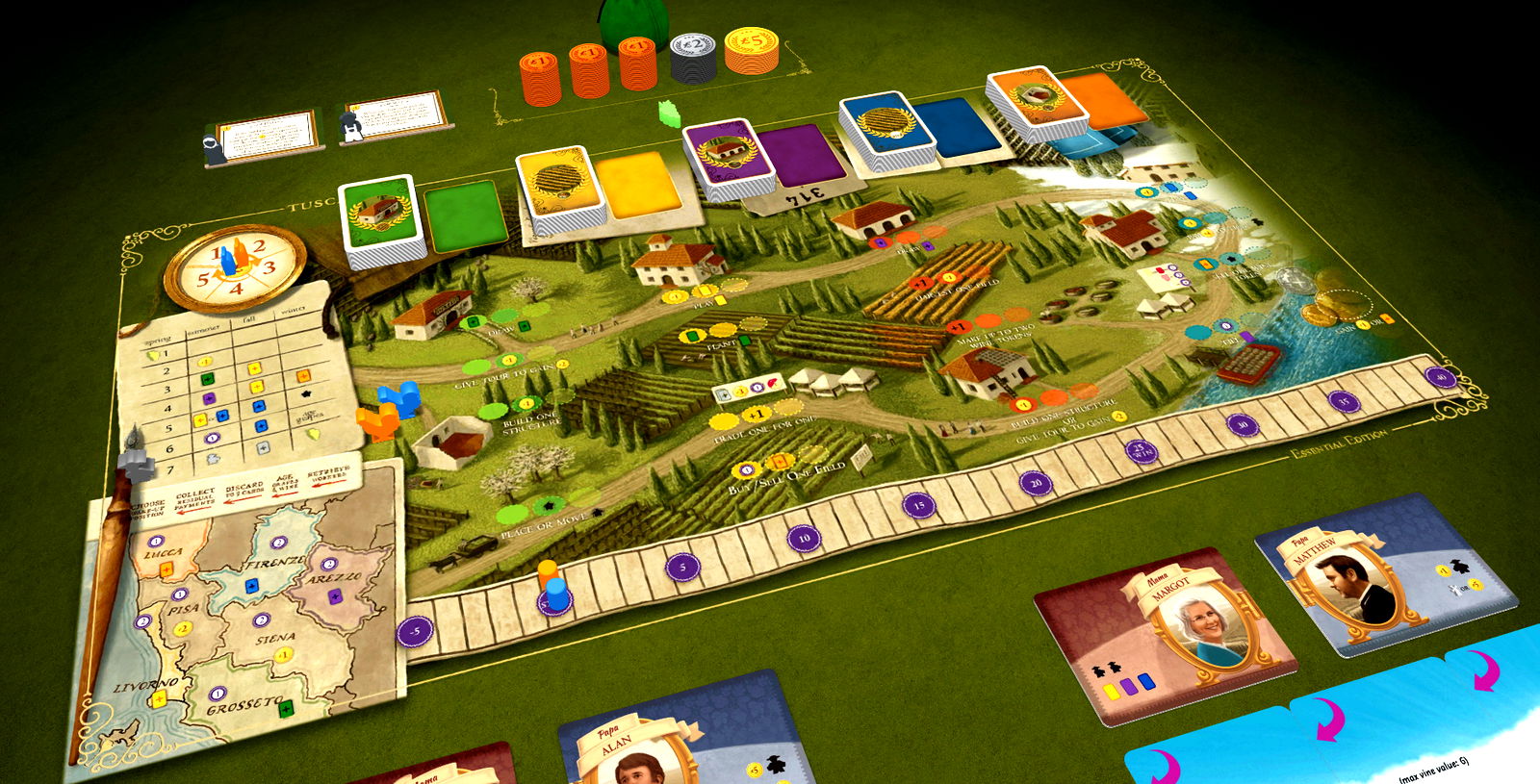
Task: Select the green discard pile space
Action: click(x=467, y=215)
